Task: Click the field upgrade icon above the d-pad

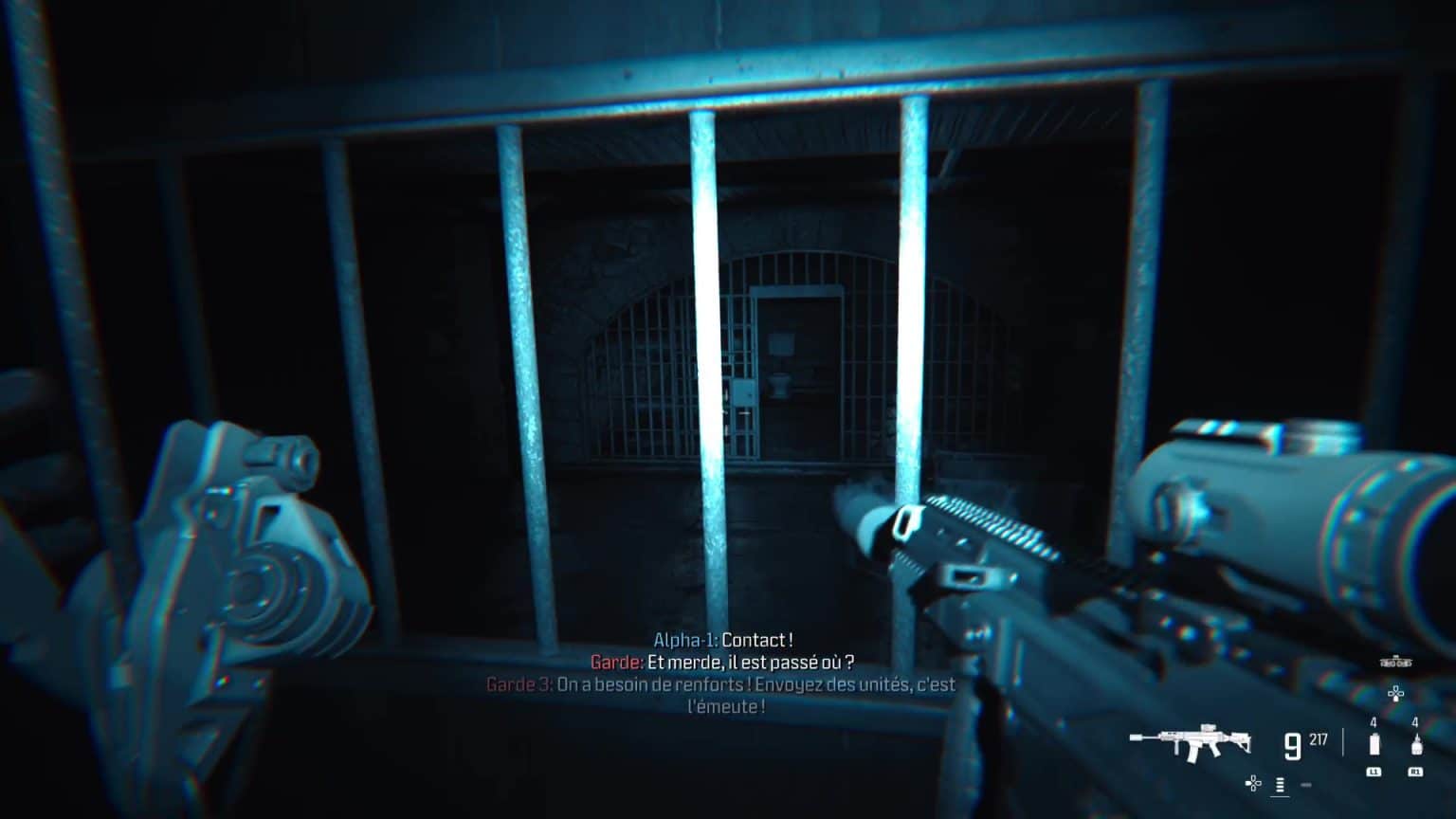Action: click(x=1395, y=662)
